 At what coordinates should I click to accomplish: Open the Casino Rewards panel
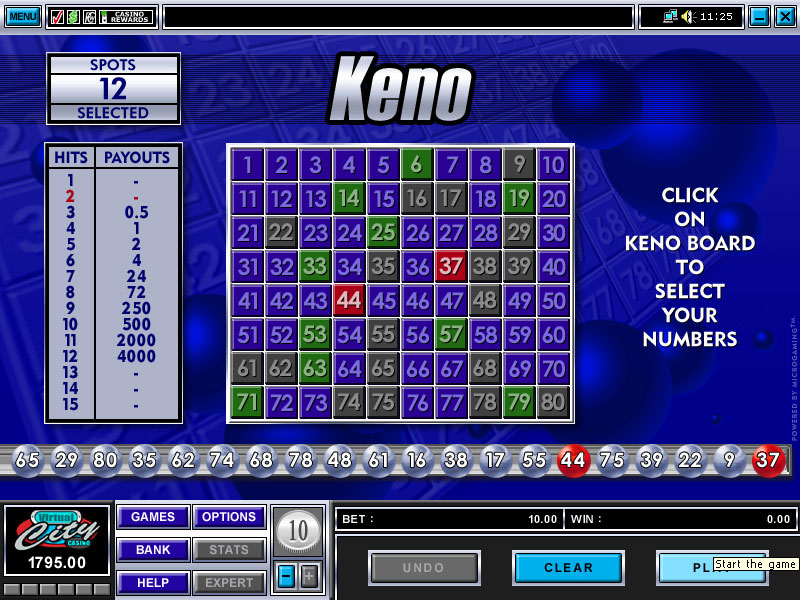(126, 17)
